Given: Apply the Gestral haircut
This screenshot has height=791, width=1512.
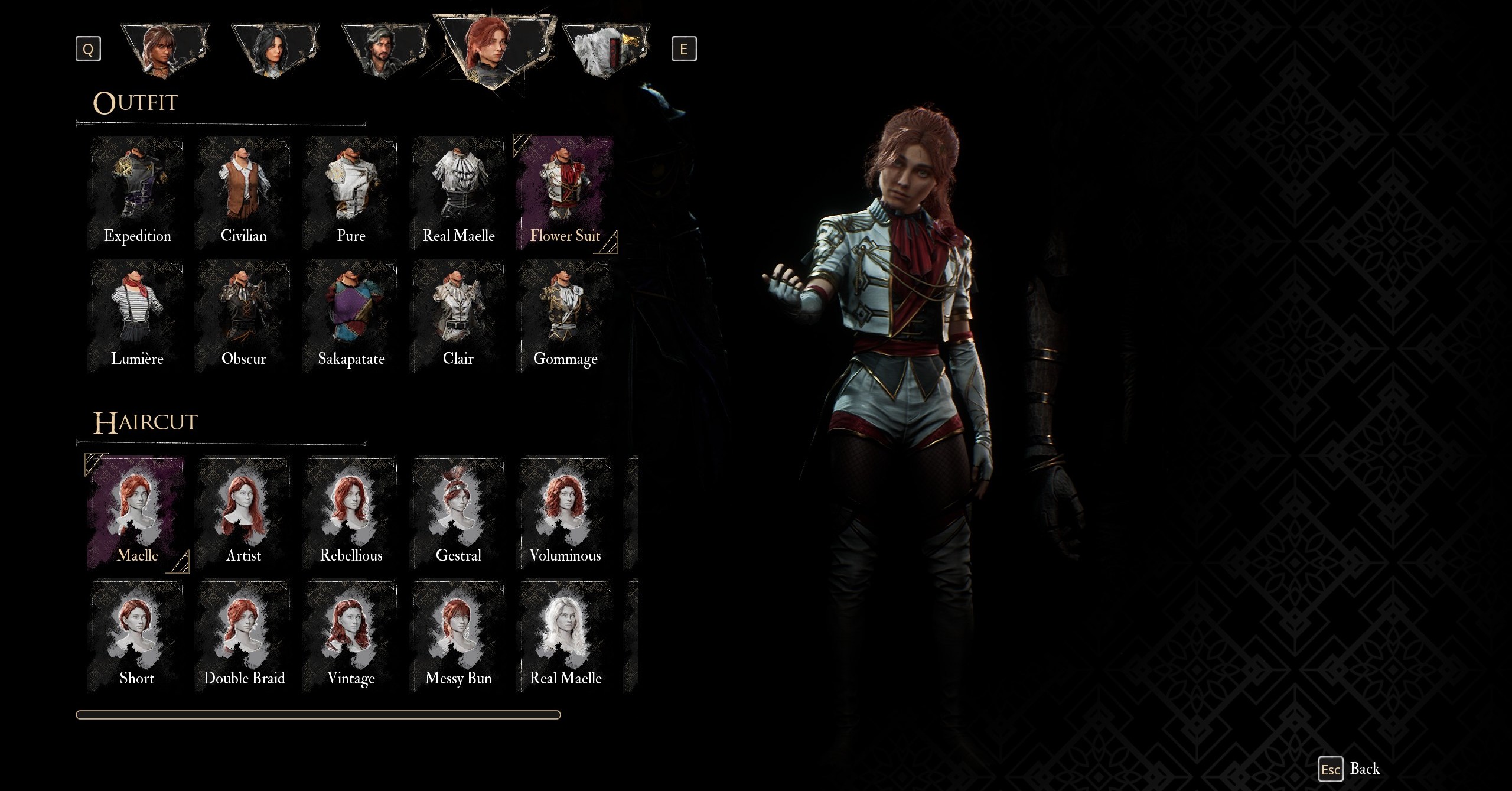Looking at the screenshot, I should (458, 513).
